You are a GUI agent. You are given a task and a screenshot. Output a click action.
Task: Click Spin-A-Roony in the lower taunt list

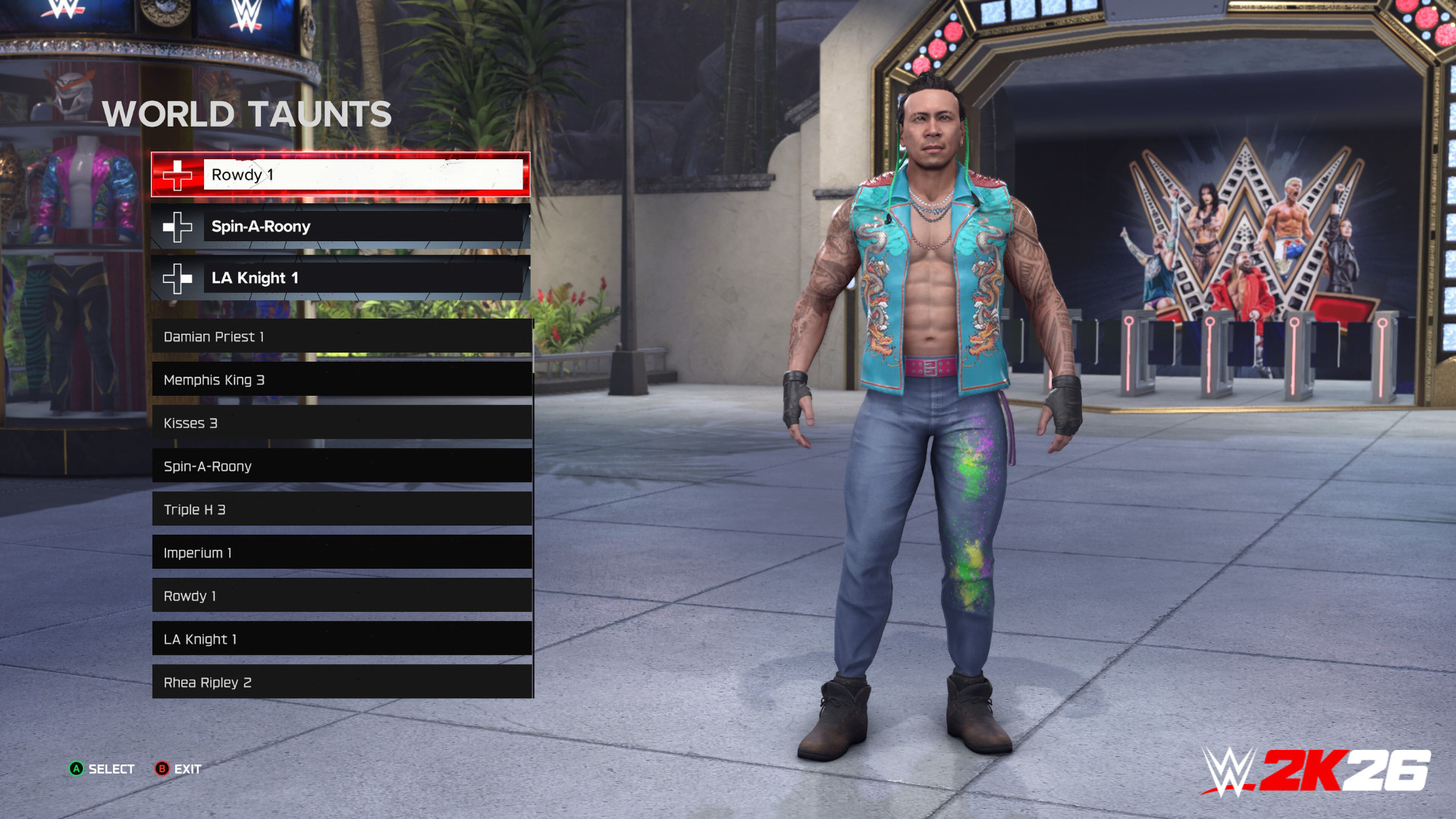click(341, 466)
